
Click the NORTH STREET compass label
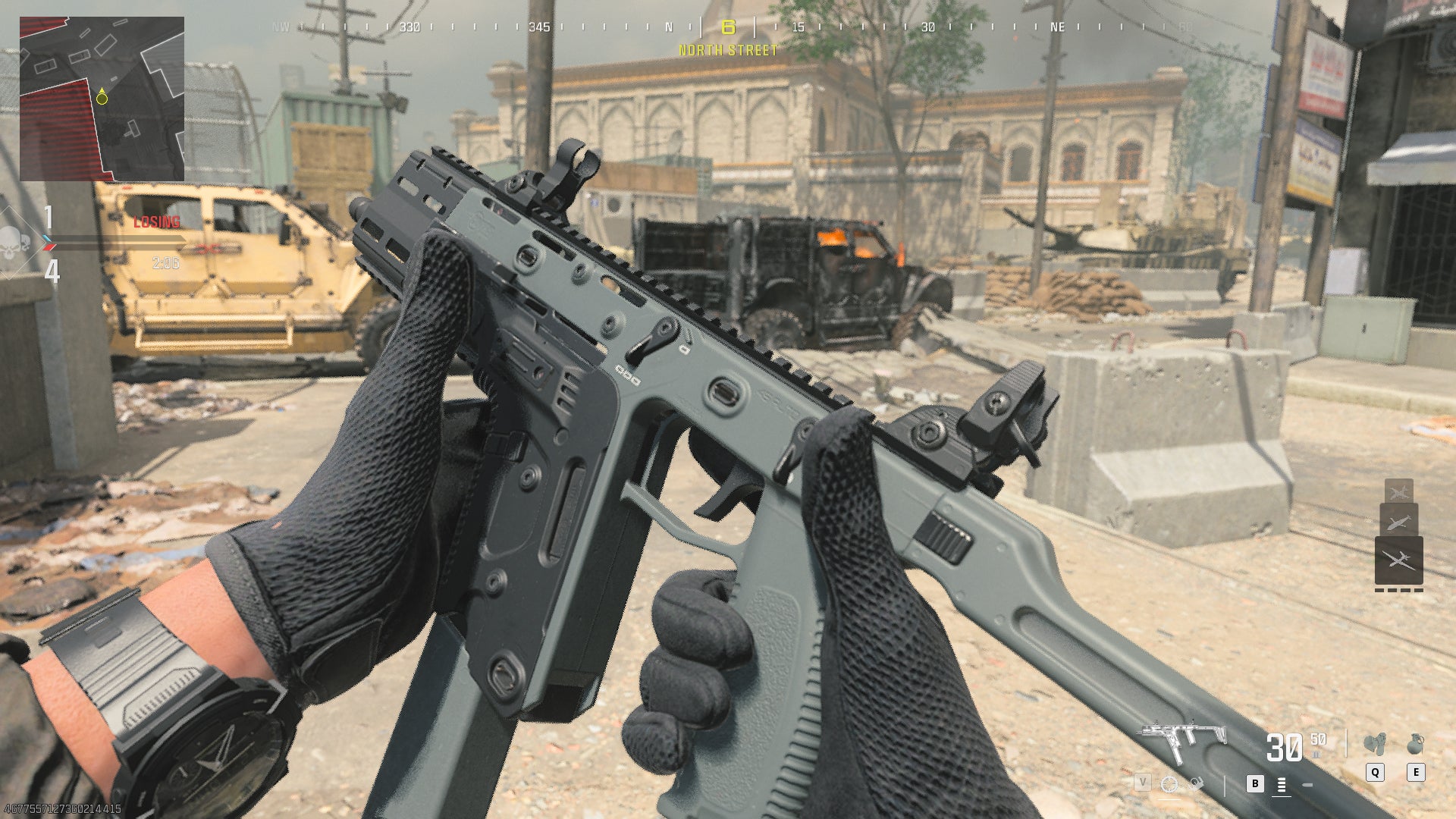tap(726, 52)
